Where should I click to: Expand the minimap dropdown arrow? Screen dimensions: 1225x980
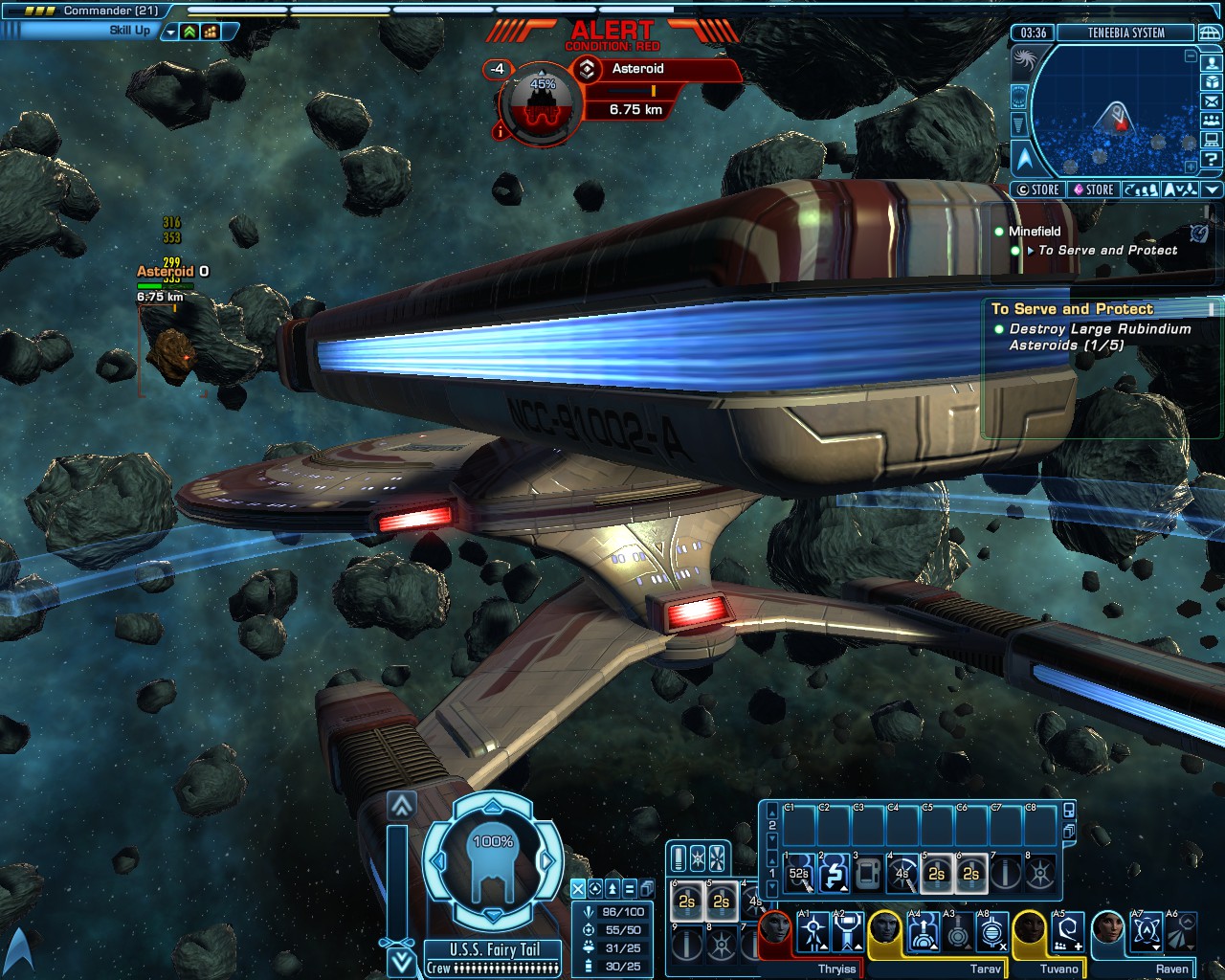pyautogui.click(x=1212, y=189)
